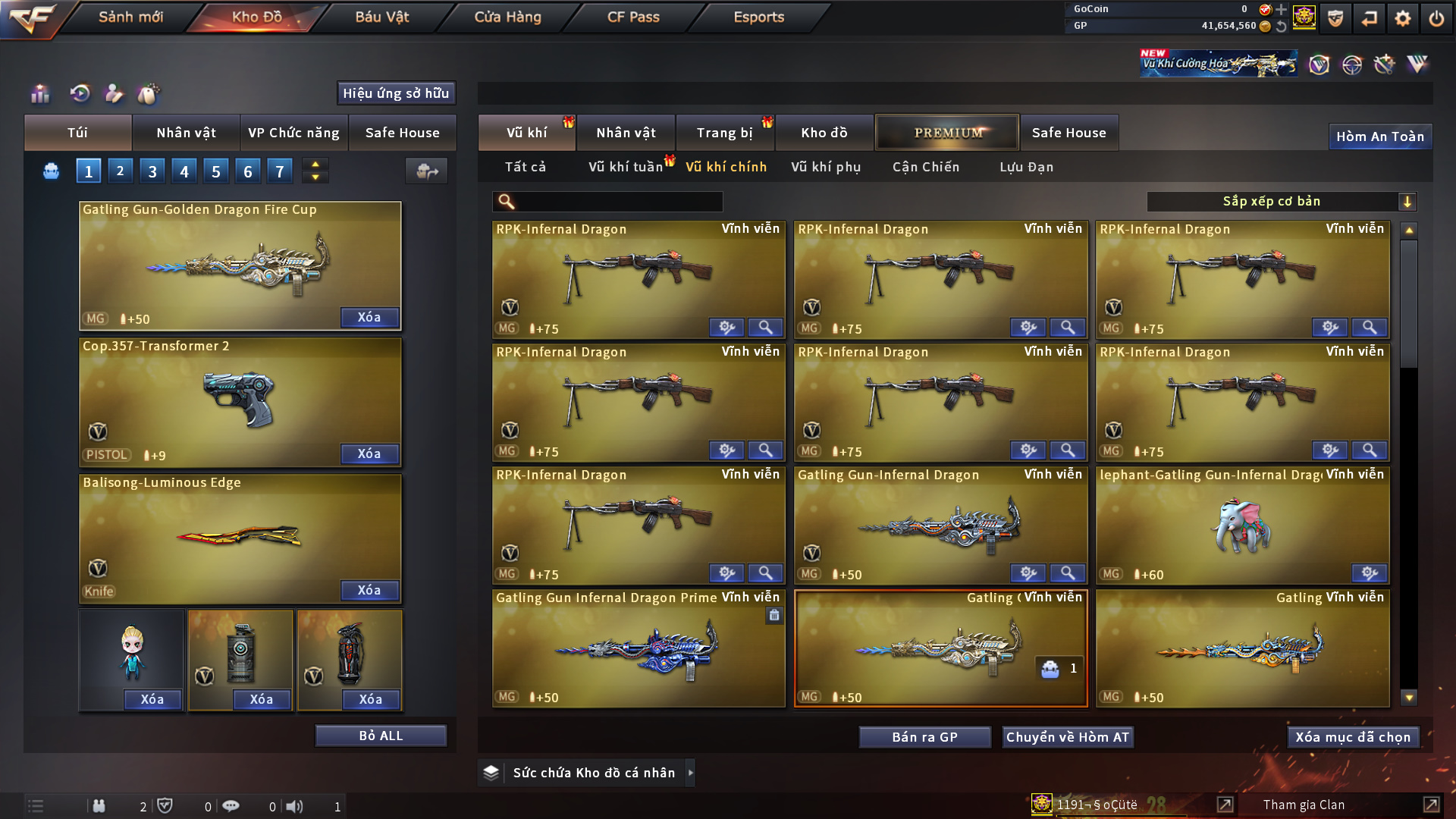
Task: Go to the Sảnh mới lobby
Action: (x=130, y=17)
